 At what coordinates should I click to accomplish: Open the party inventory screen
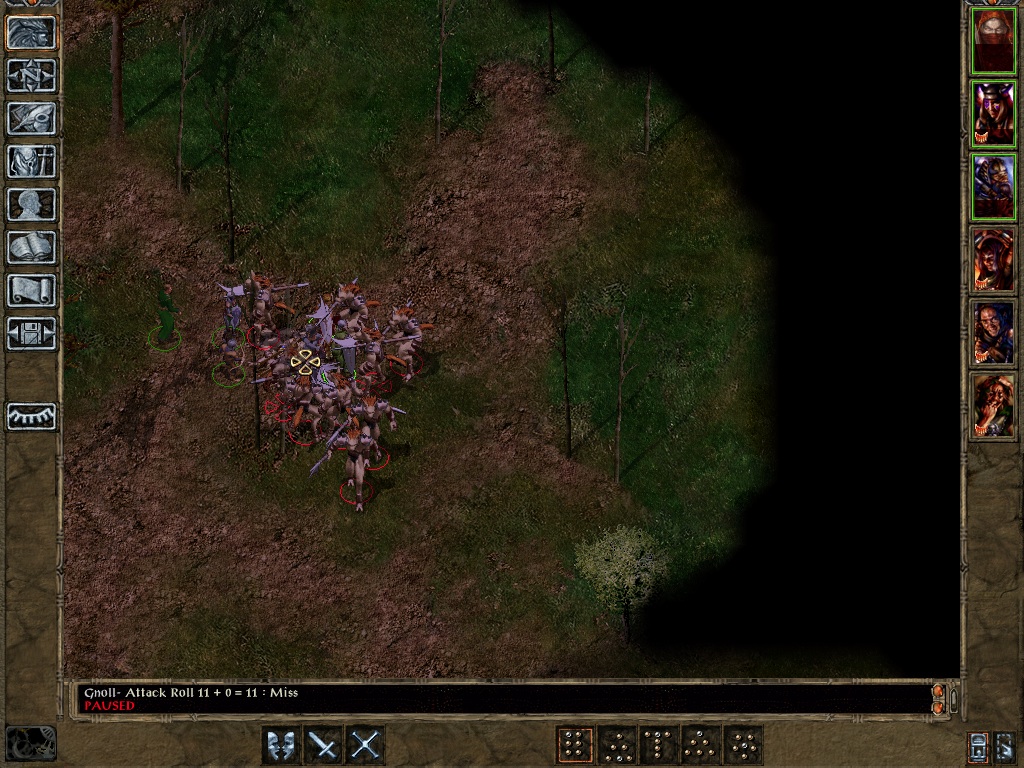(32, 161)
